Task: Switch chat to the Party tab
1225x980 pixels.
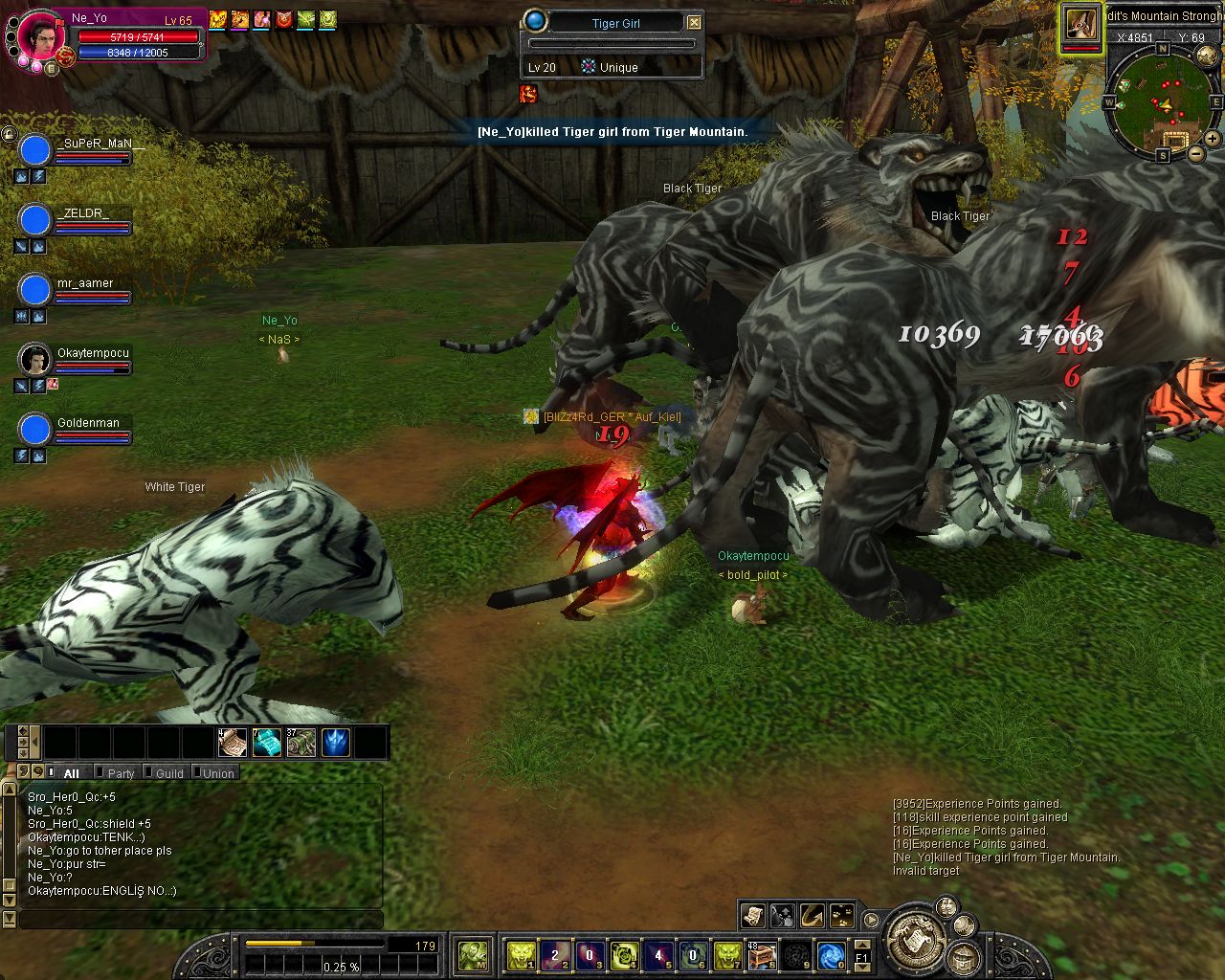Action: click(121, 773)
